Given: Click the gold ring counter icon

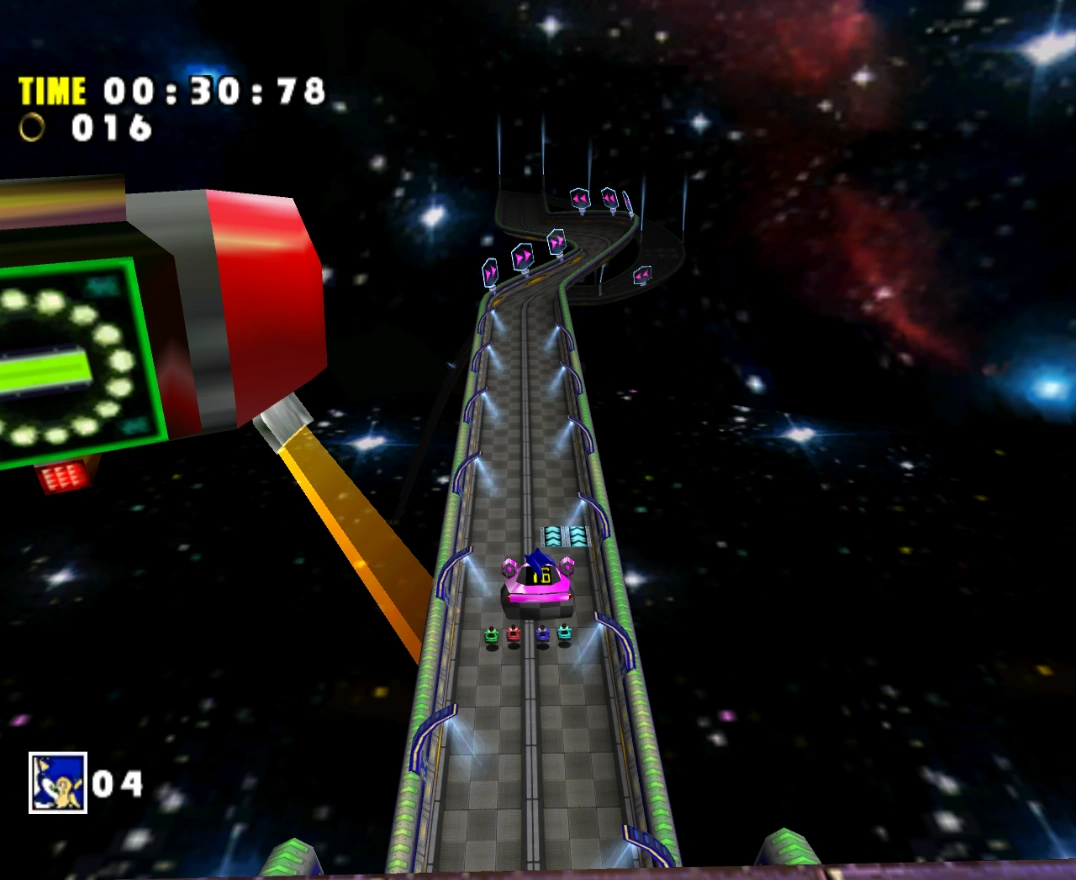Looking at the screenshot, I should pos(33,127).
